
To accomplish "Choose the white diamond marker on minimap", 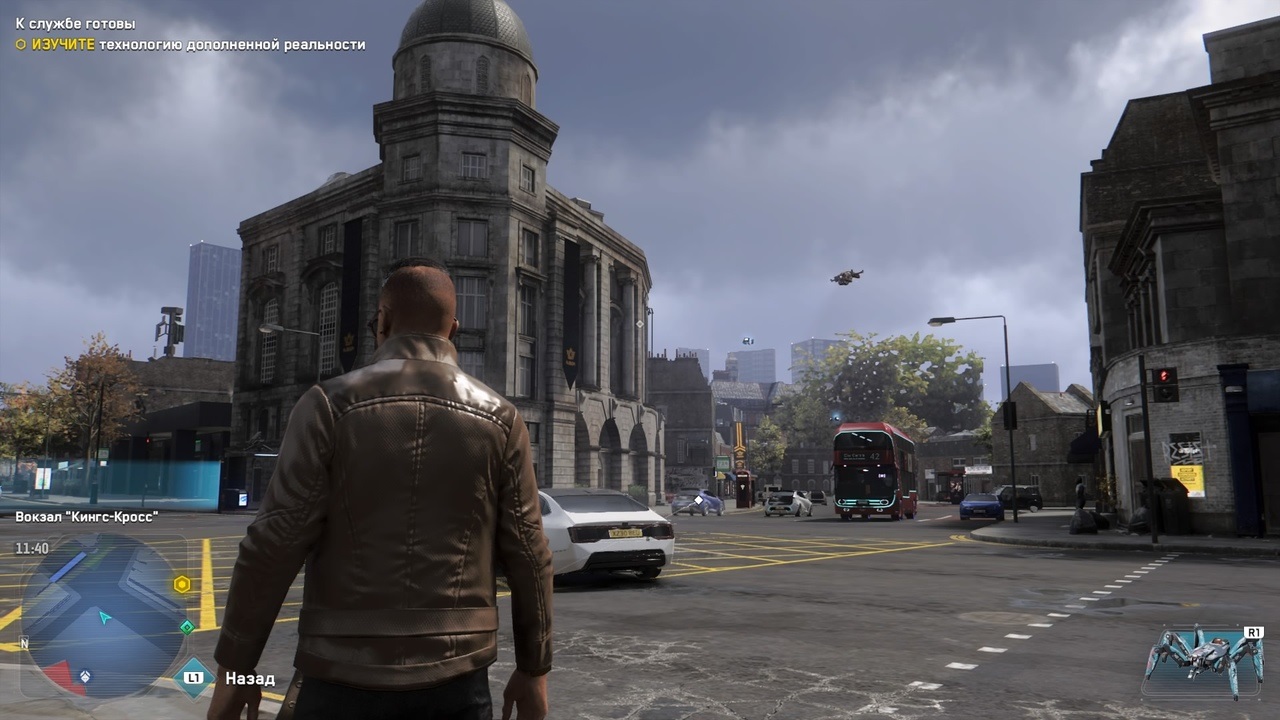I will (85, 676).
